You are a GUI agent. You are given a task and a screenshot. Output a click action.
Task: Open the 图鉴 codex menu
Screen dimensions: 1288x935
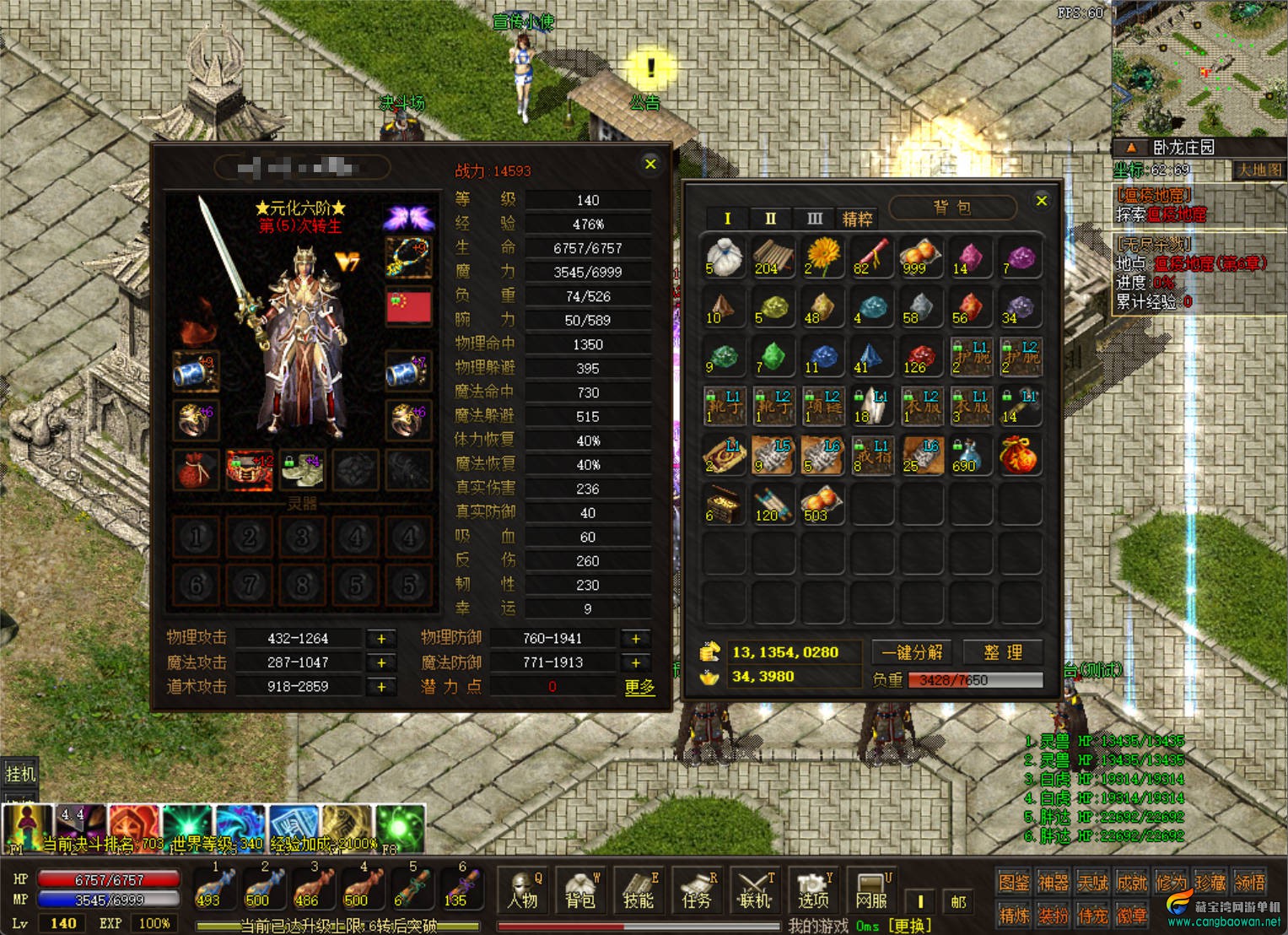click(x=1013, y=883)
